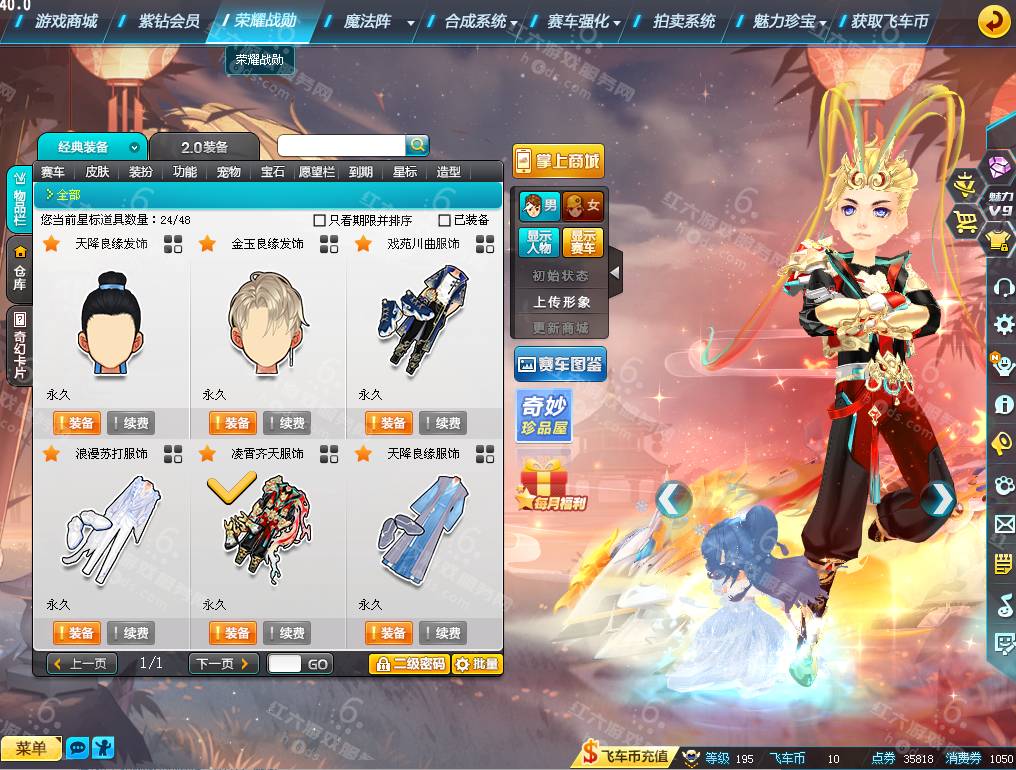Click the item search input box

(x=341, y=146)
